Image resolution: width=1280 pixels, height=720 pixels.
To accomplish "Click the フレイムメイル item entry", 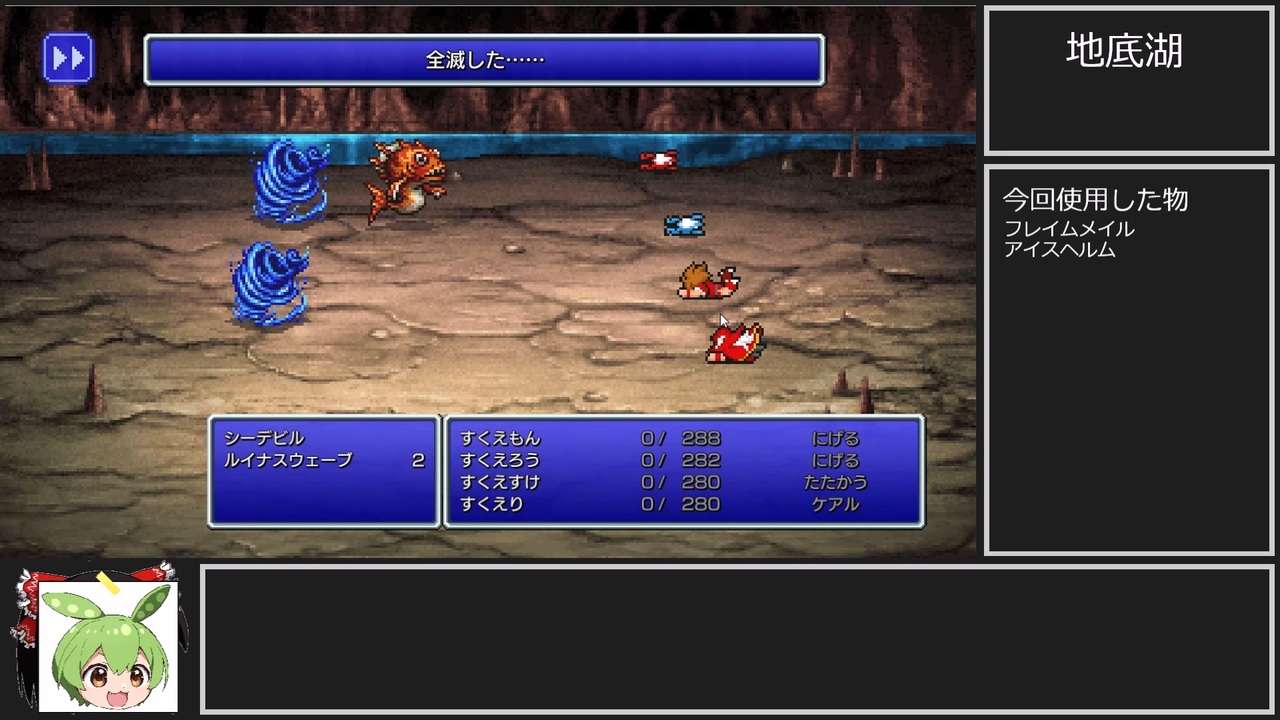I will (x=1069, y=228).
